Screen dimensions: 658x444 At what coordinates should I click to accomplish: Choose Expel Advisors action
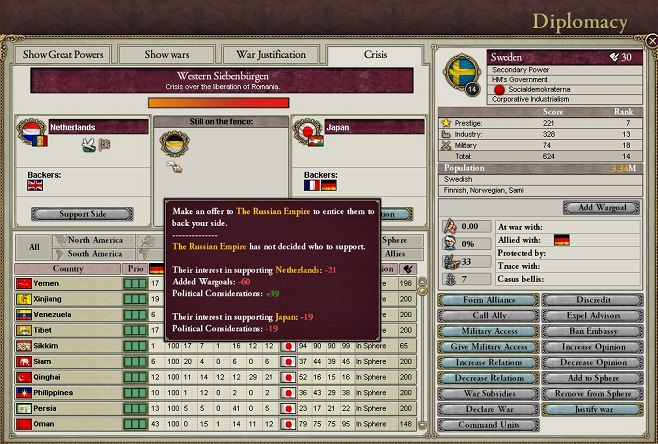[x=592, y=315]
